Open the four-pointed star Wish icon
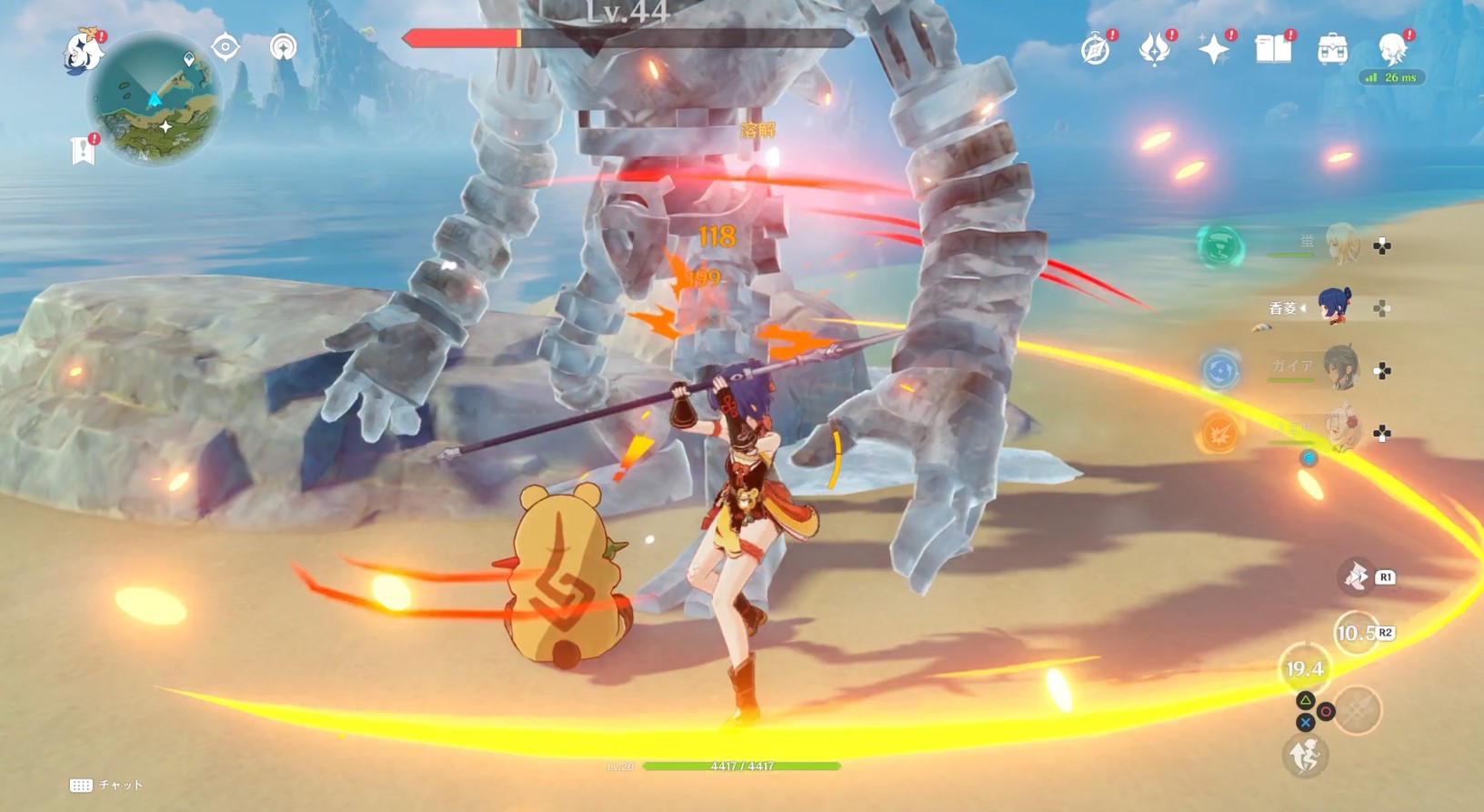Viewport: 1484px width, 812px height. click(x=1214, y=49)
